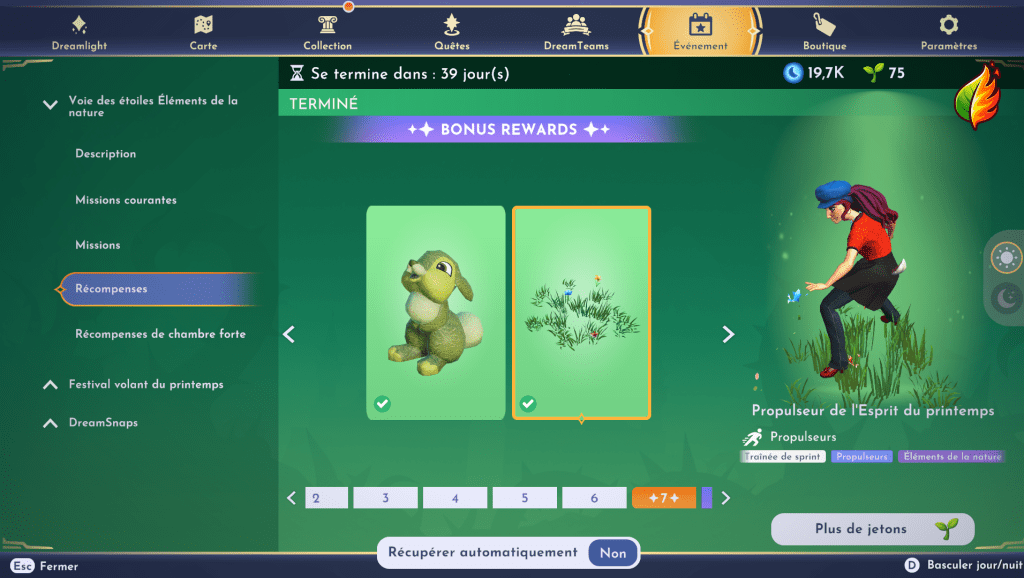Image resolution: width=1024 pixels, height=578 pixels.
Task: Switch to the Boutique tab
Action: pos(824,32)
